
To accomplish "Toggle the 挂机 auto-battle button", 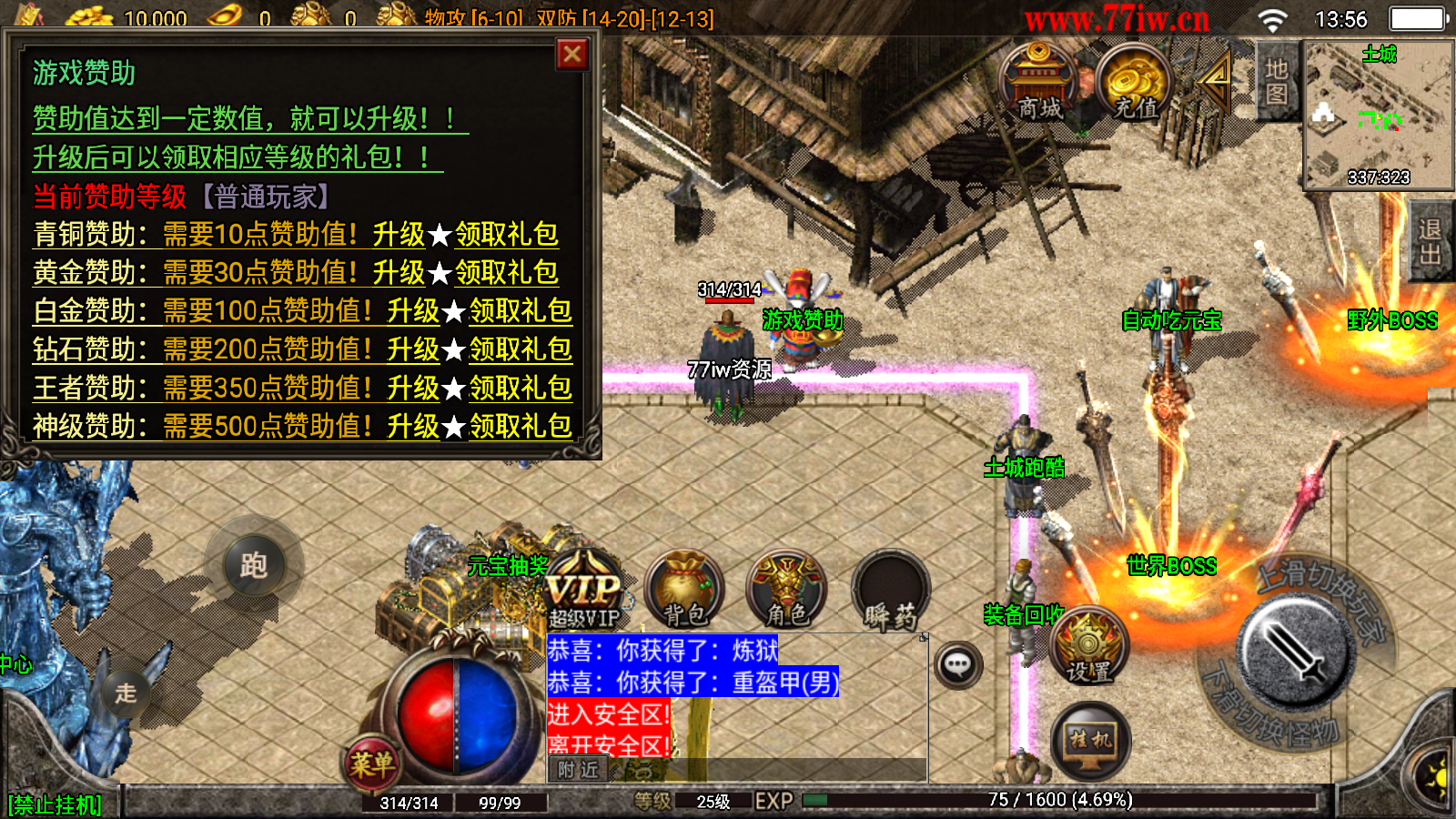I will (x=1090, y=741).
